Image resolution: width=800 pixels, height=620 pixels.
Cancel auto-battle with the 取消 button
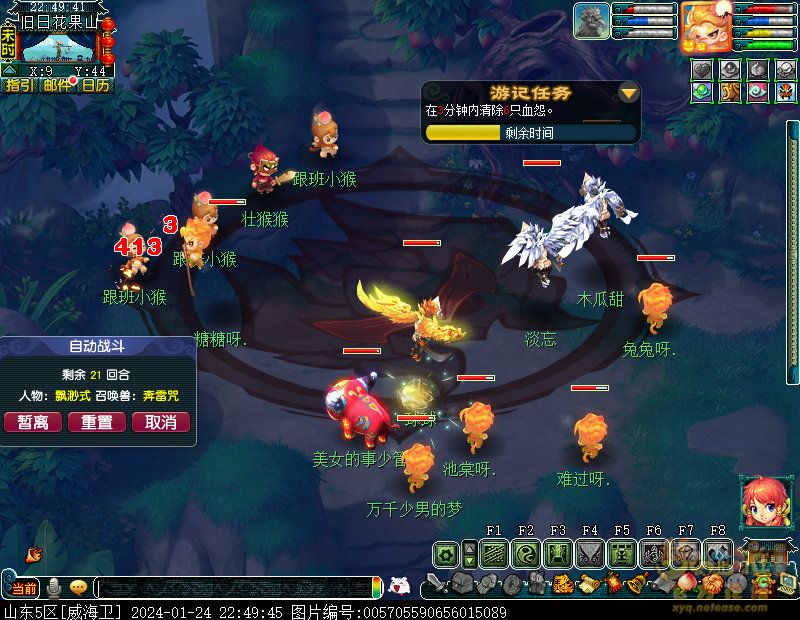click(x=161, y=423)
